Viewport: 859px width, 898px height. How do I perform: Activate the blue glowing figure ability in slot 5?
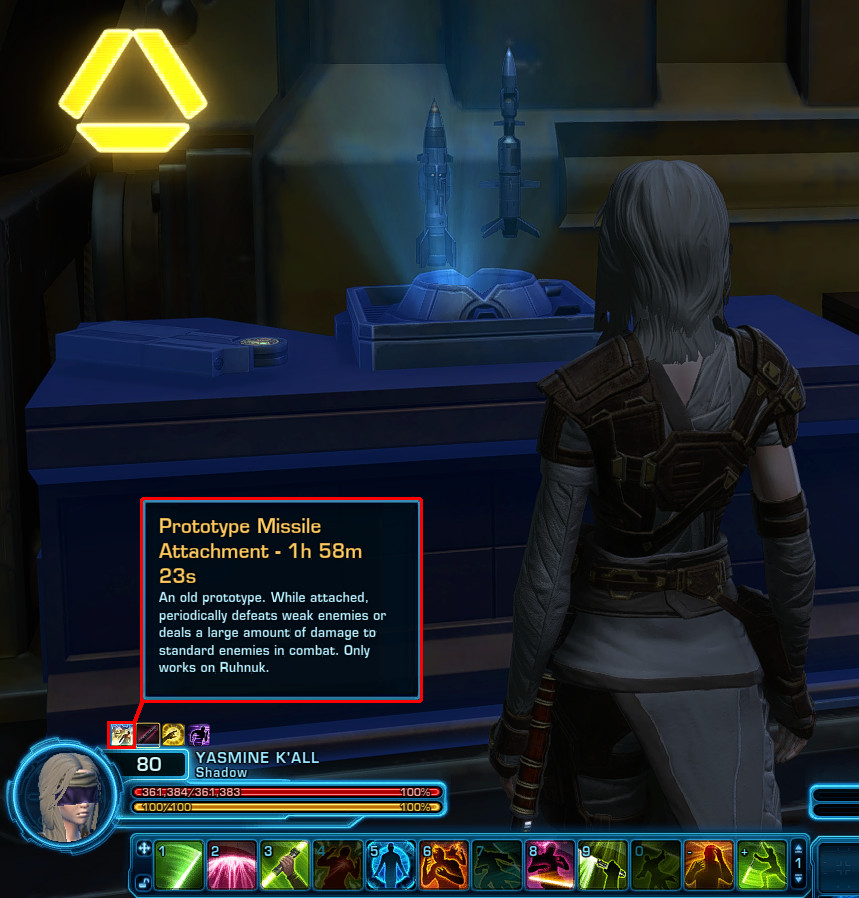tap(391, 865)
